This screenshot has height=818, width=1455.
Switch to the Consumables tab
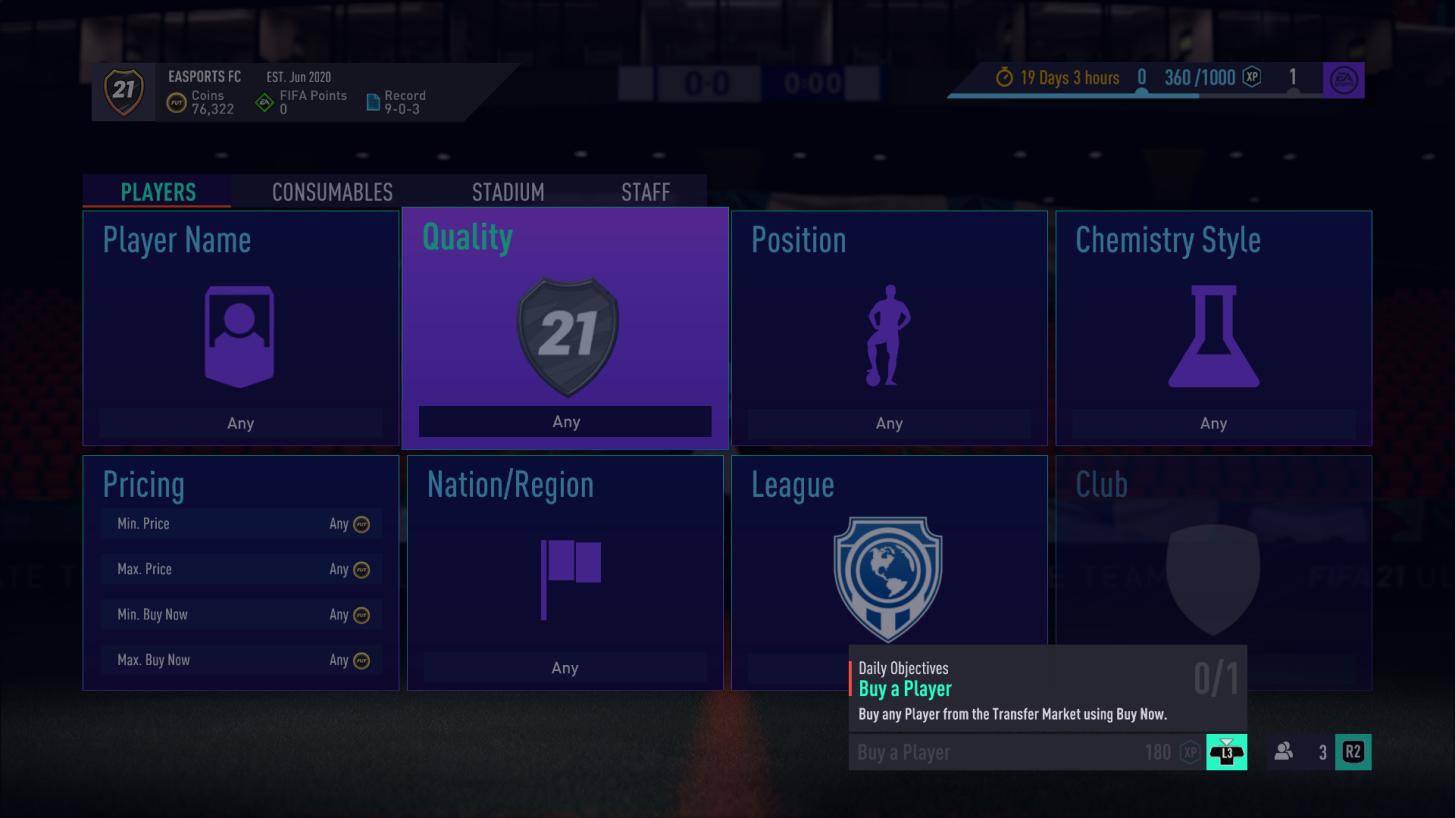pos(331,192)
